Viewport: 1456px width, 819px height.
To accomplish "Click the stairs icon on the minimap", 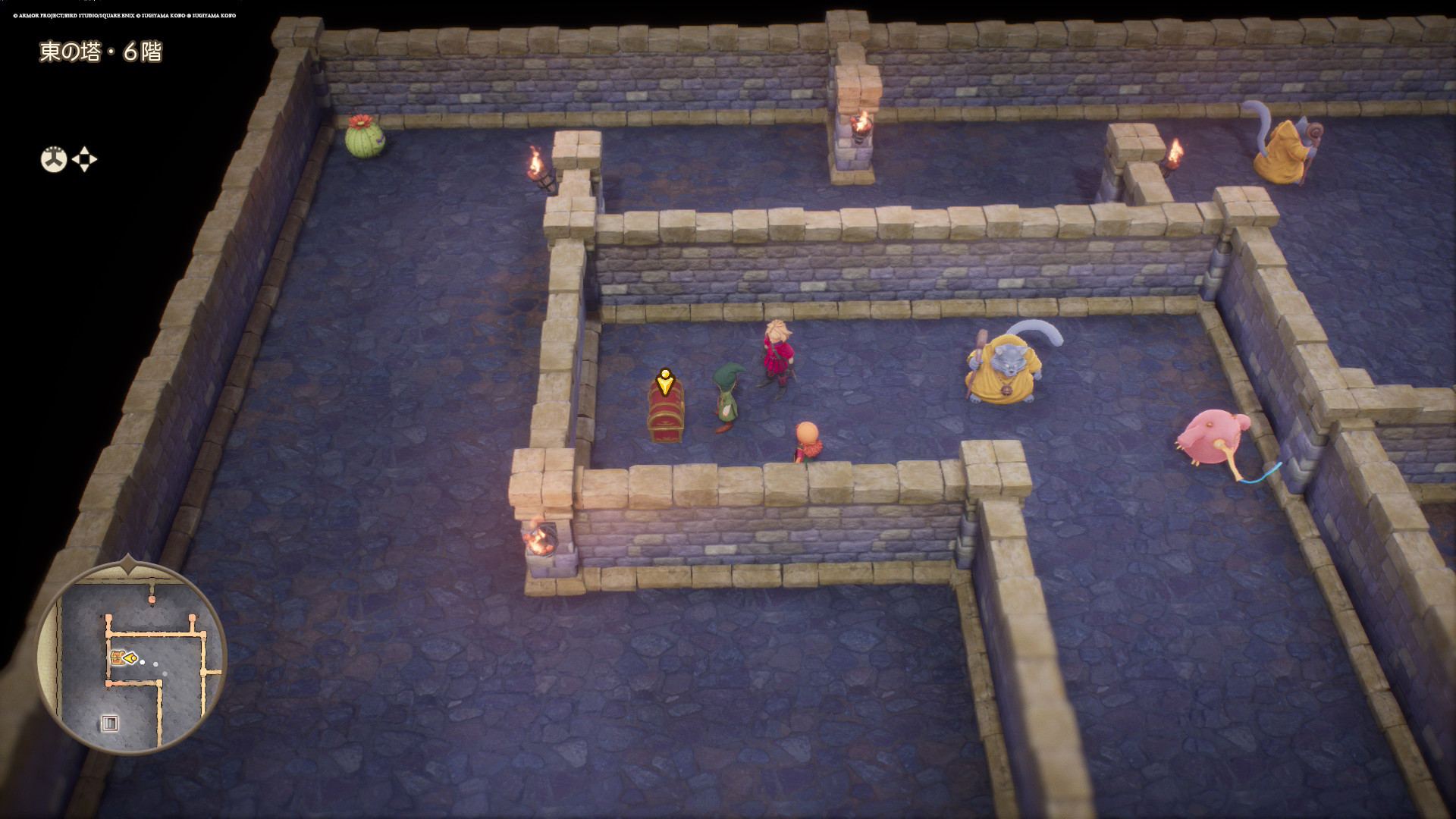I will pos(109,723).
